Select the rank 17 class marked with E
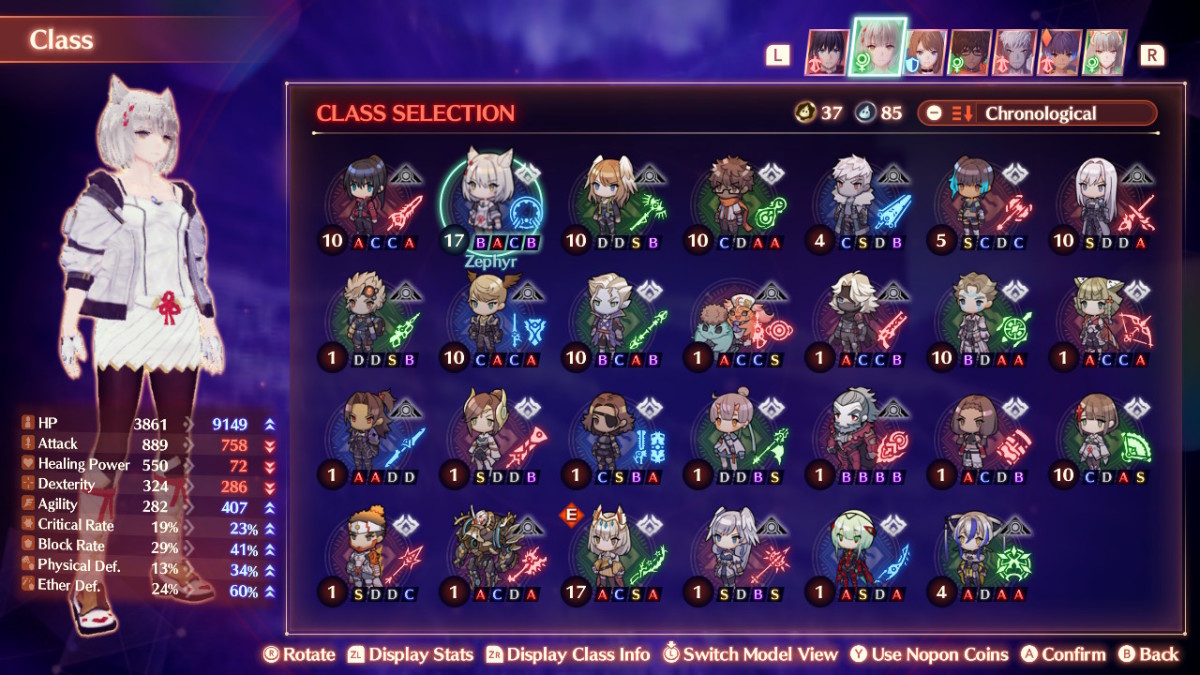The width and height of the screenshot is (1200, 675). click(612, 556)
